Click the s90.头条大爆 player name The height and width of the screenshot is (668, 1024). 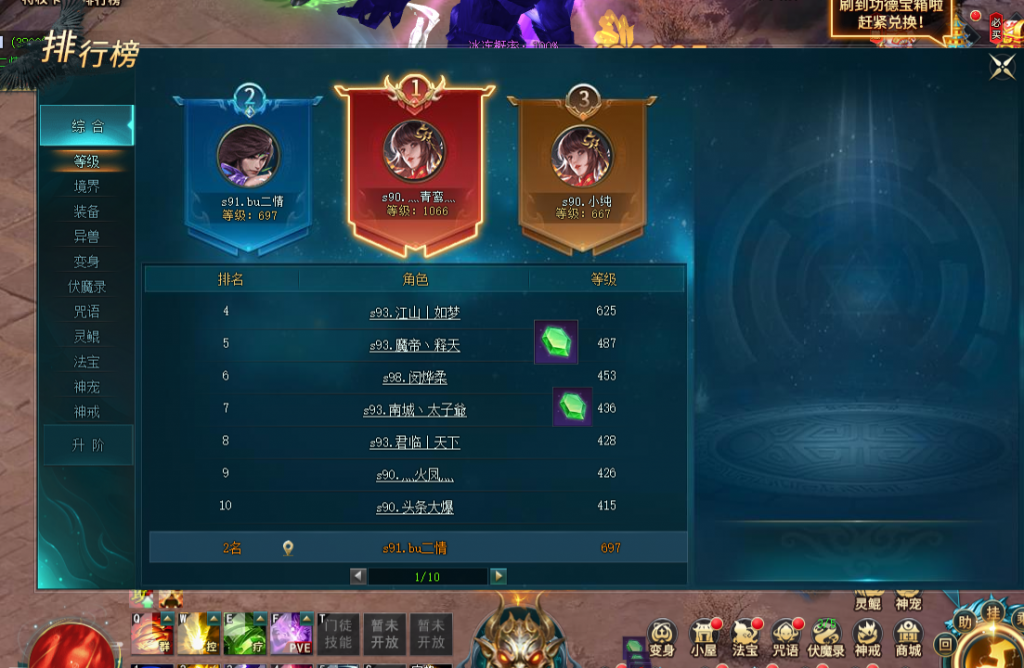pyautogui.click(x=414, y=508)
